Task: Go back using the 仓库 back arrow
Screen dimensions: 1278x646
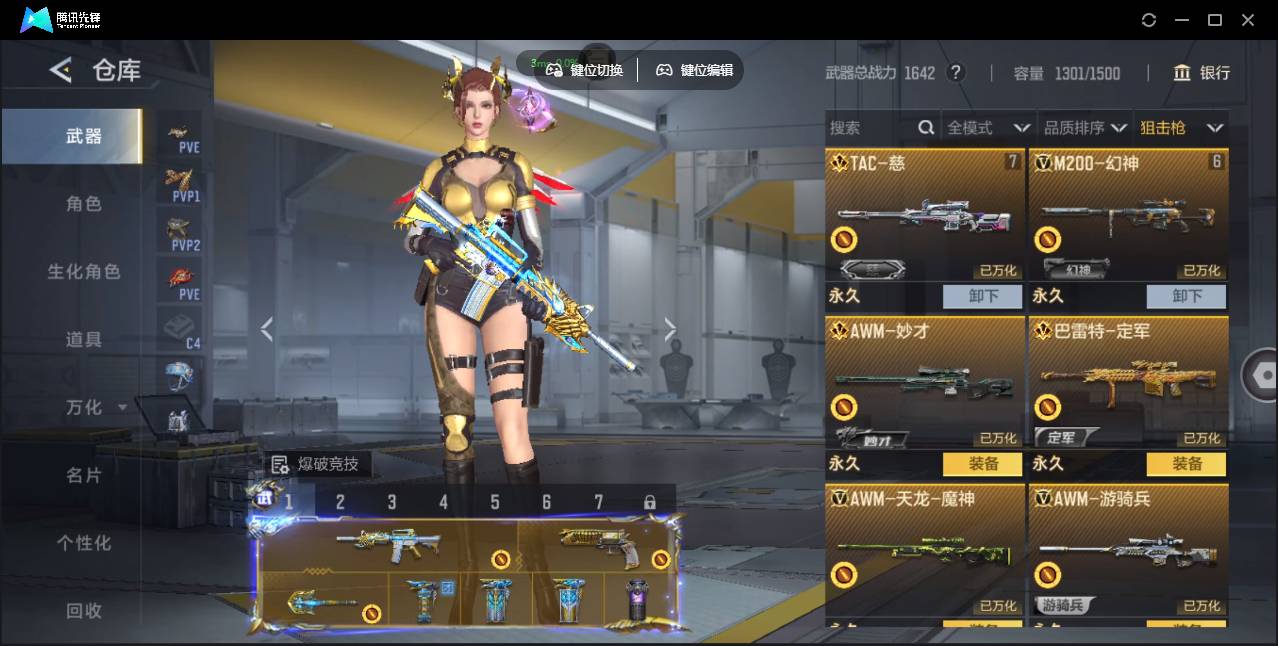Action: [x=61, y=70]
